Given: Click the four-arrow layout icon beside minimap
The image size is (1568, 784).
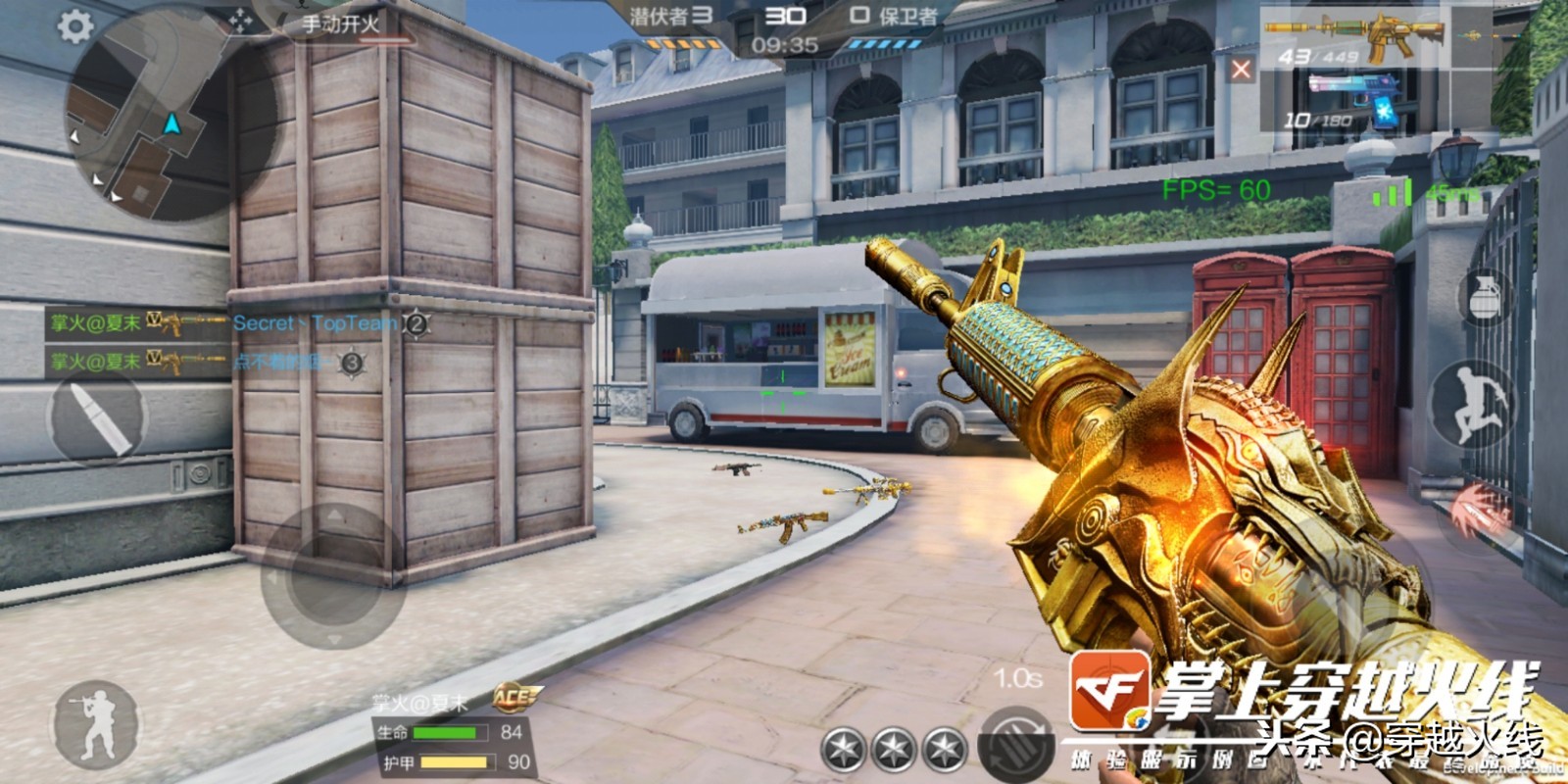Looking at the screenshot, I should pos(240,22).
